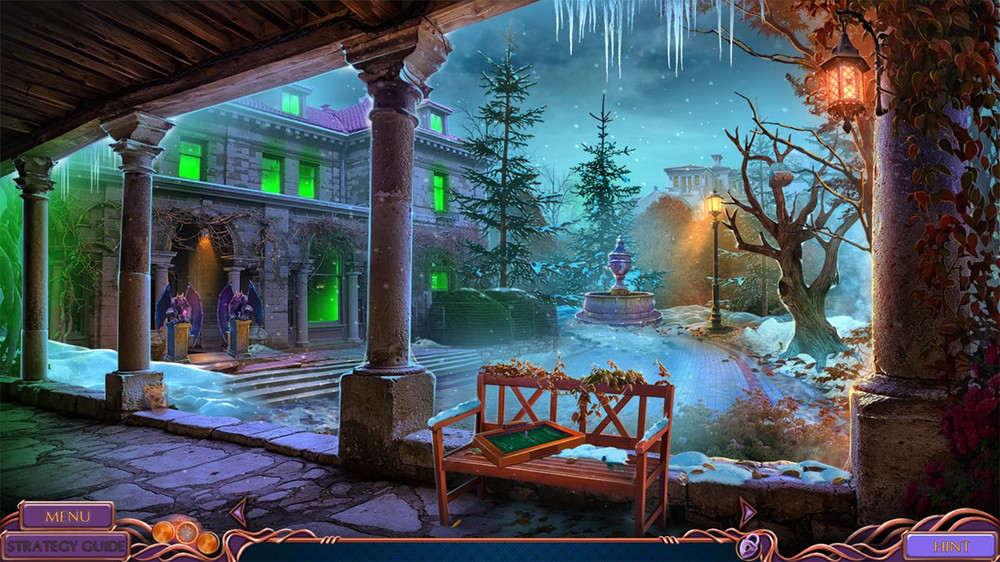The width and height of the screenshot is (1000, 562).
Task: Open the Strategy Guide
Action: coord(64,546)
